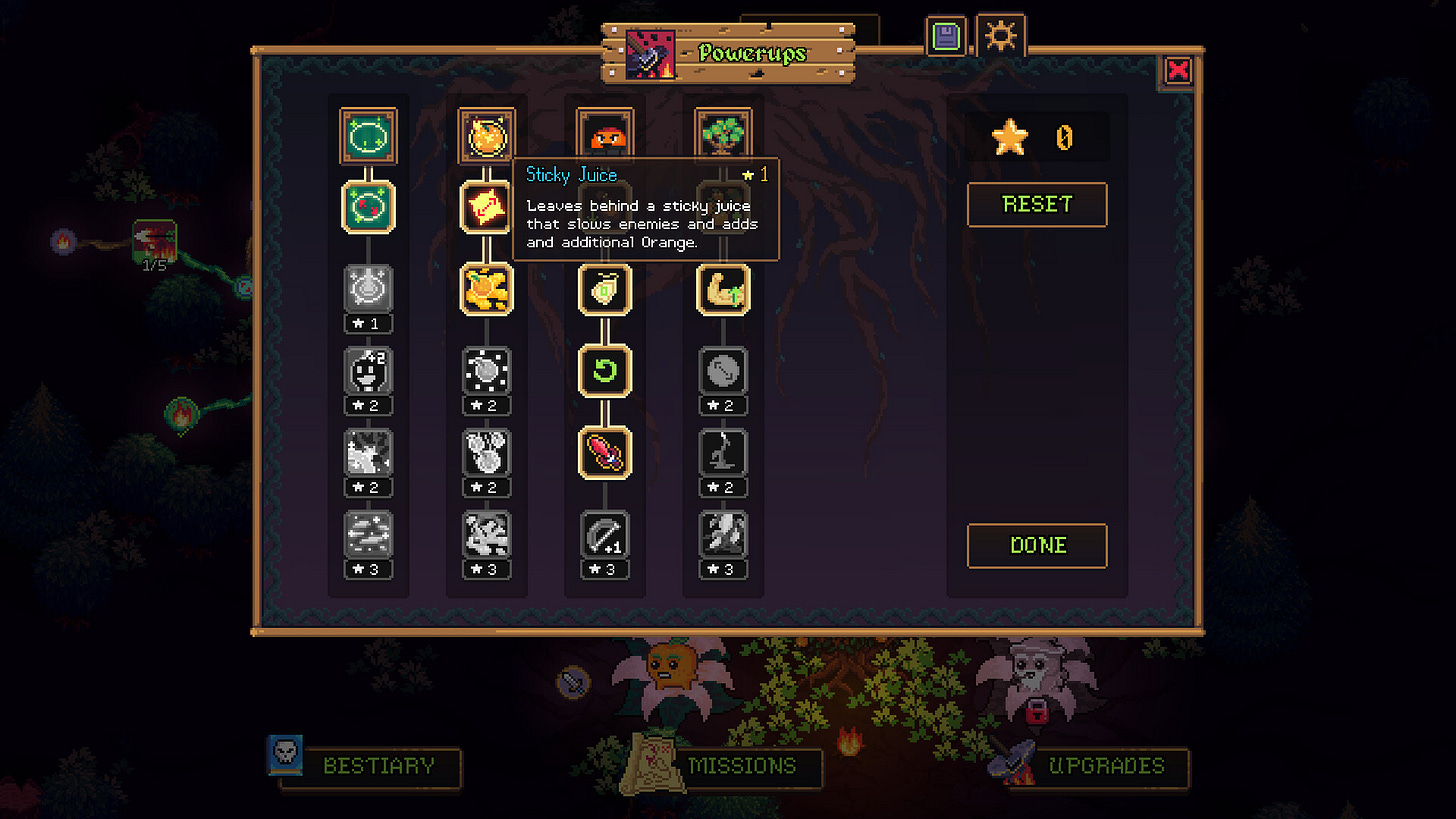The width and height of the screenshot is (1456, 819).
Task: Select the bonsai tree powerup at column top
Action: tap(723, 136)
